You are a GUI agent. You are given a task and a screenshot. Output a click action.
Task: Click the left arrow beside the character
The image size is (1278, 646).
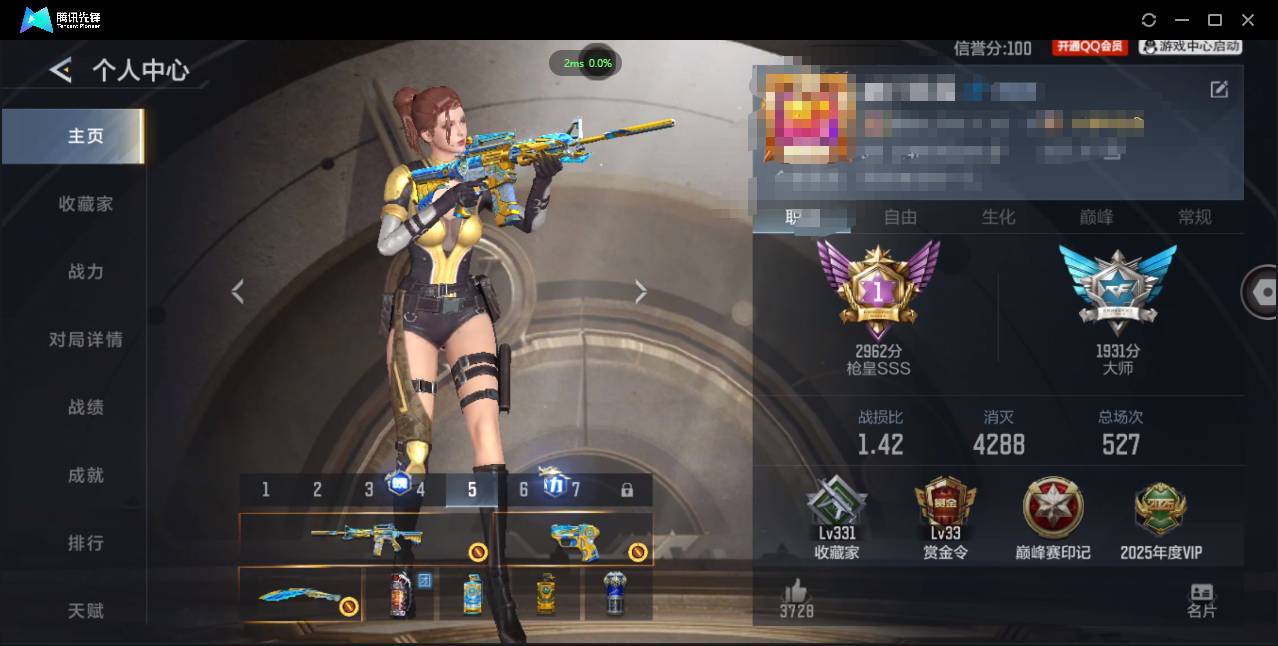click(238, 291)
